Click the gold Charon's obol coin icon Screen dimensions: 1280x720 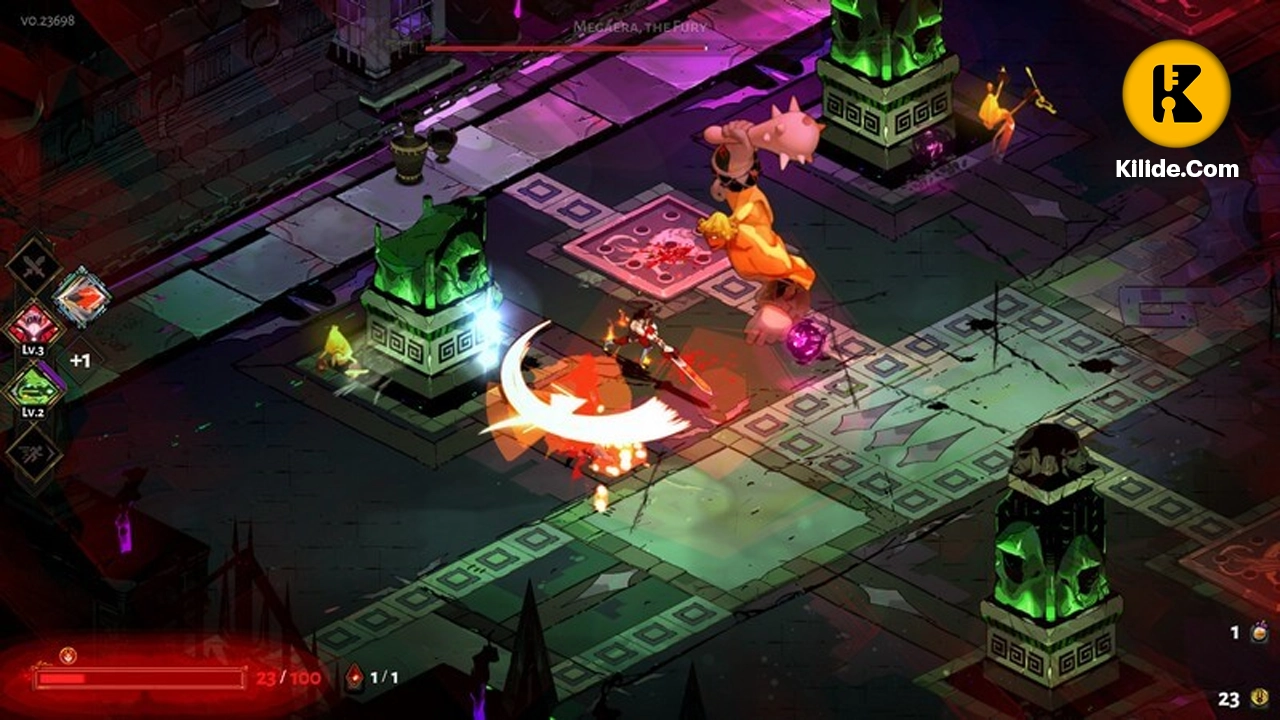[x=1259, y=699]
